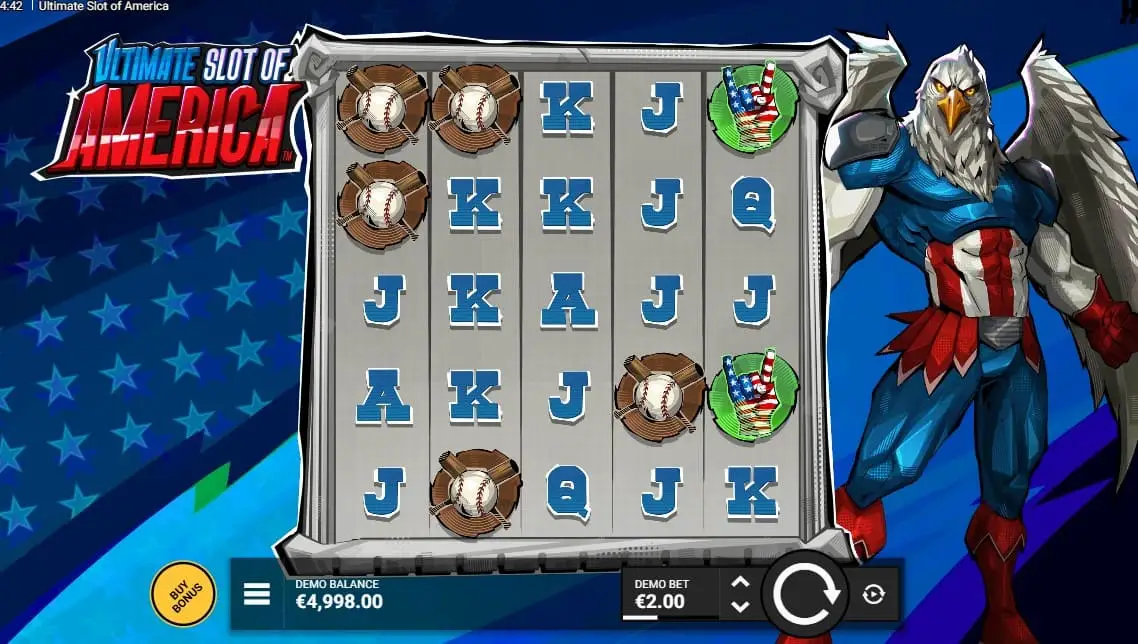Open the hamburger menu
1138x644 pixels.
257,595
